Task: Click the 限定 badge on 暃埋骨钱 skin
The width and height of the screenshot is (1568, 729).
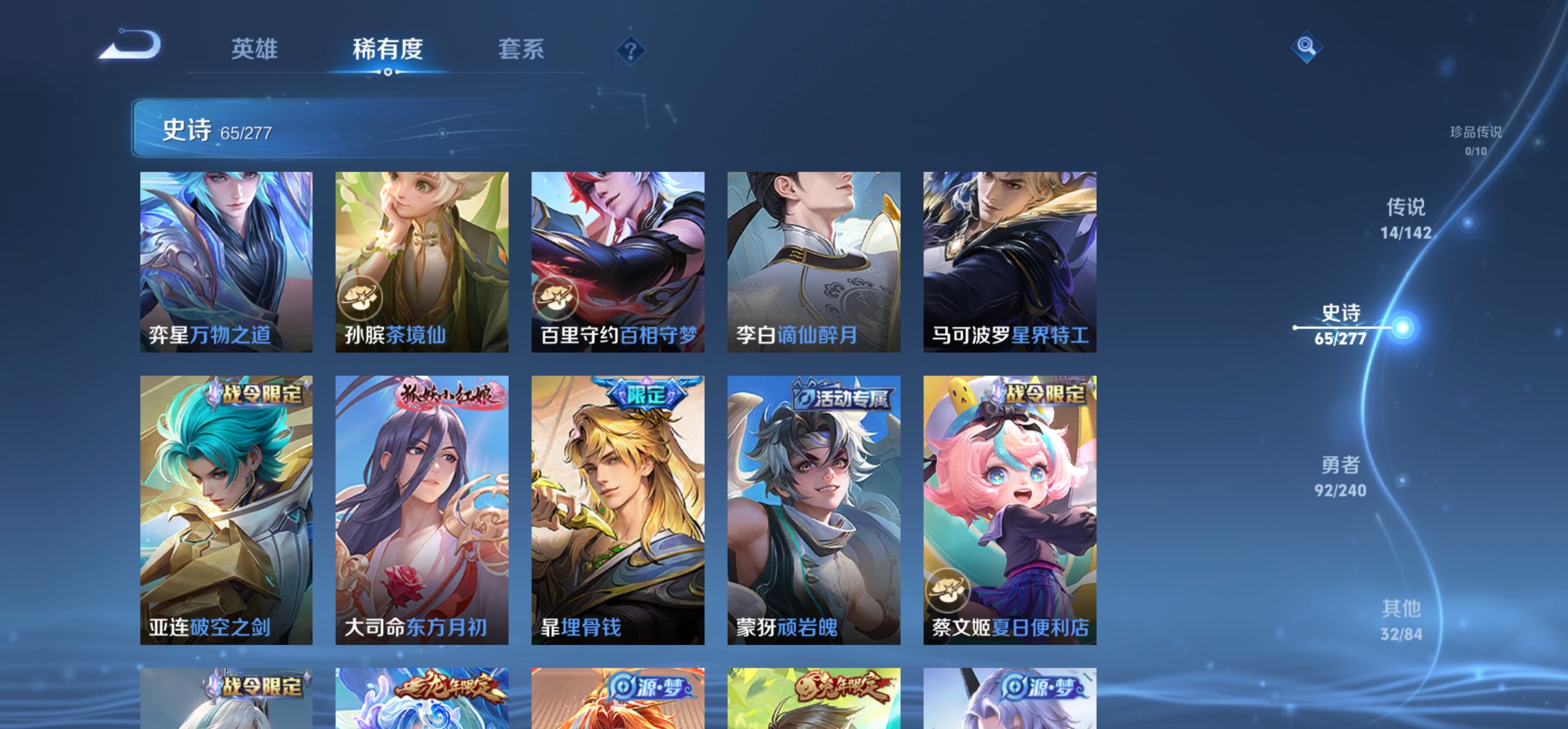Action: (648, 394)
